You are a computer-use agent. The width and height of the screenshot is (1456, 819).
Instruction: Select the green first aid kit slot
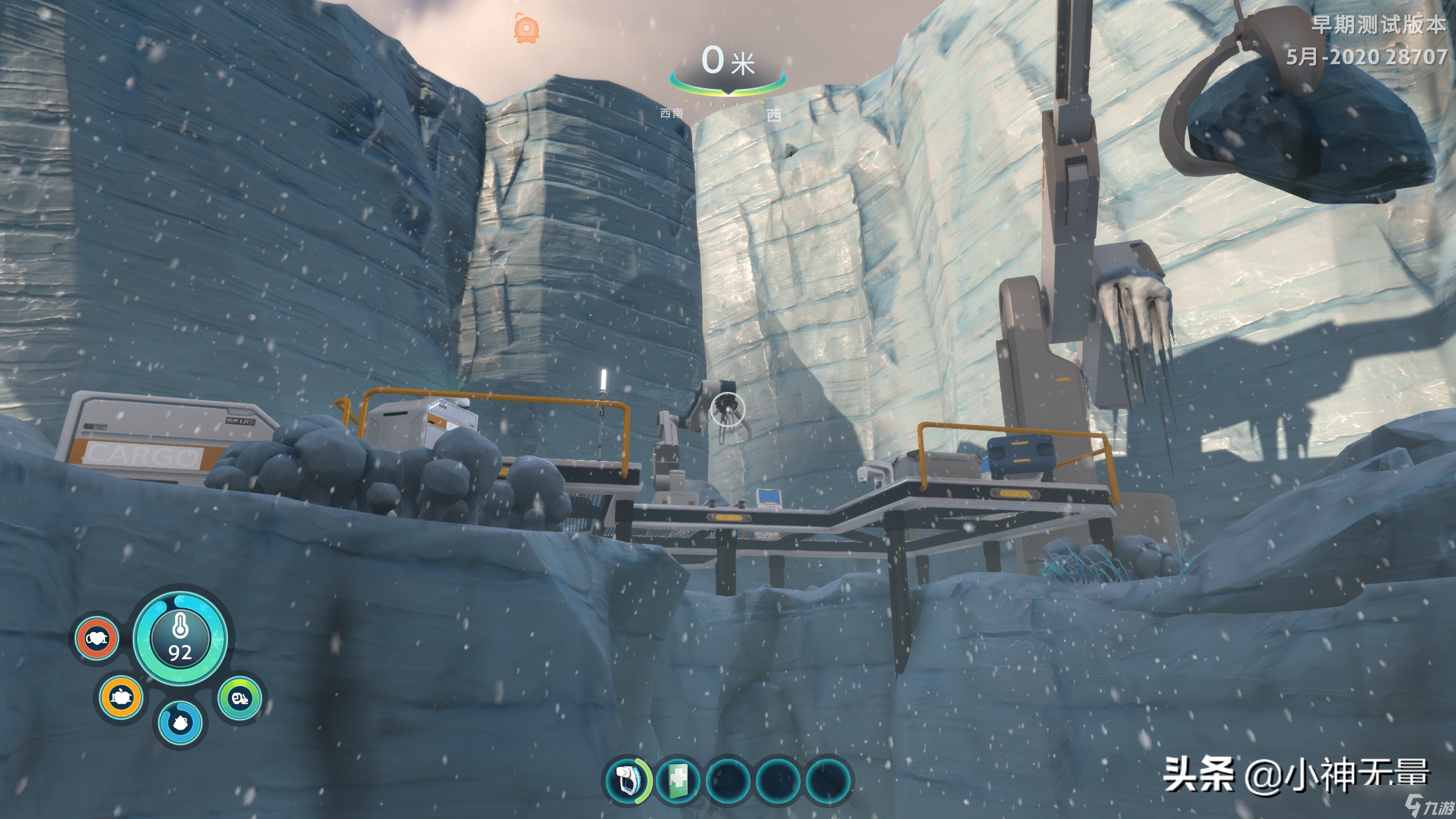click(677, 780)
